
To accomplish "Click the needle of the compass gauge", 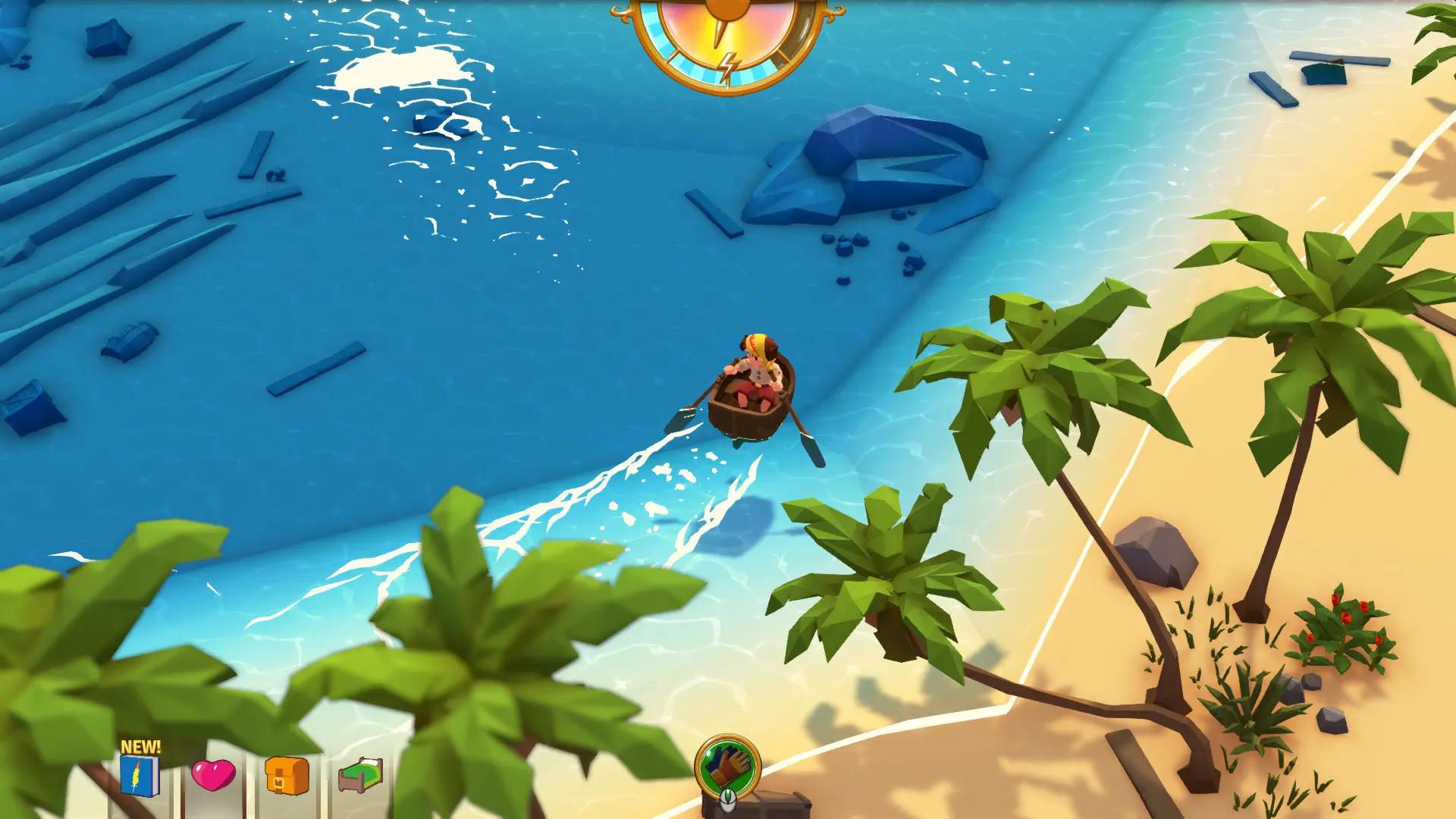I will (x=718, y=34).
